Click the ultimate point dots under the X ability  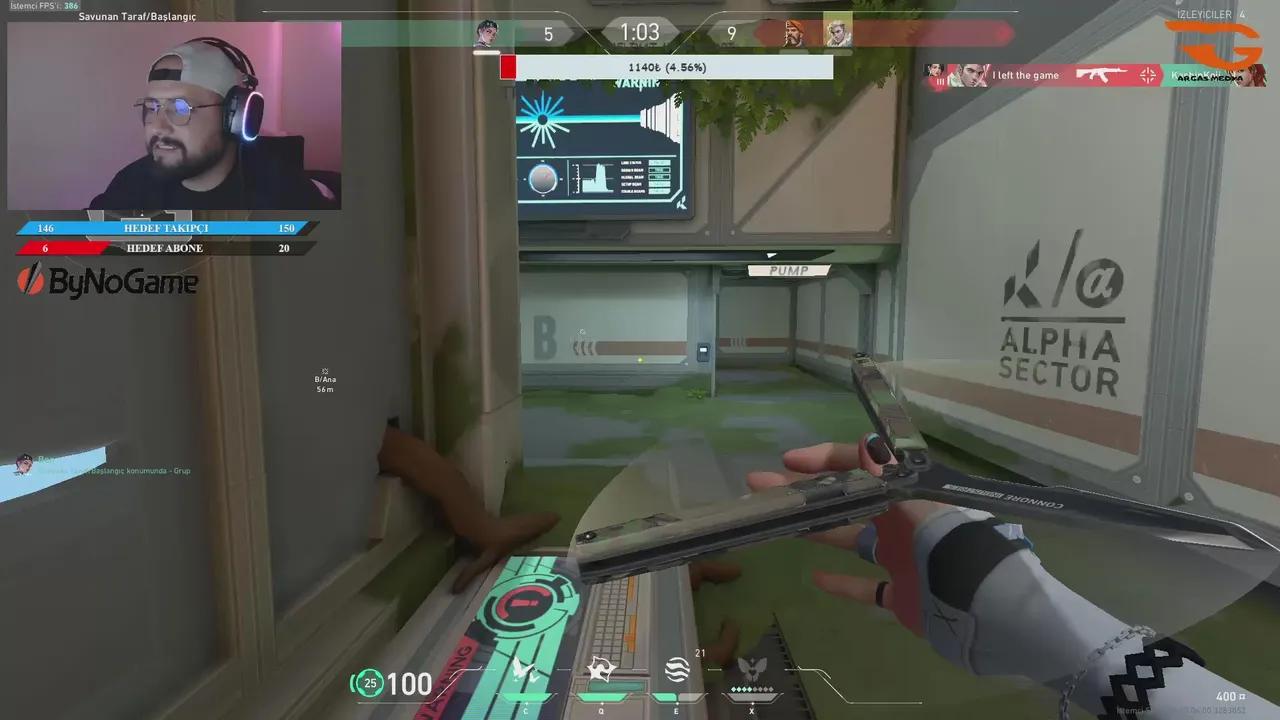pyautogui.click(x=751, y=689)
